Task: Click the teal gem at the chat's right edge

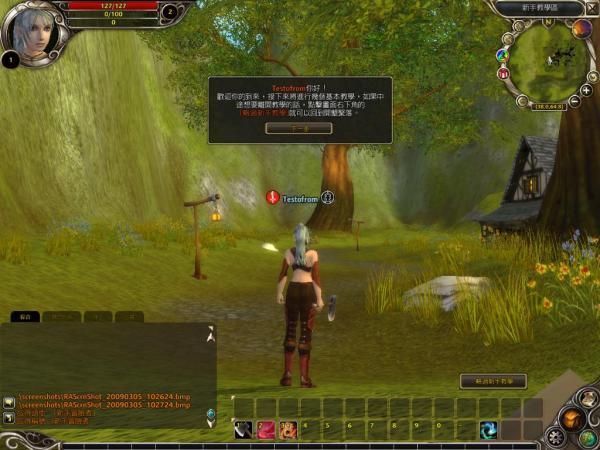Action: click(x=210, y=414)
